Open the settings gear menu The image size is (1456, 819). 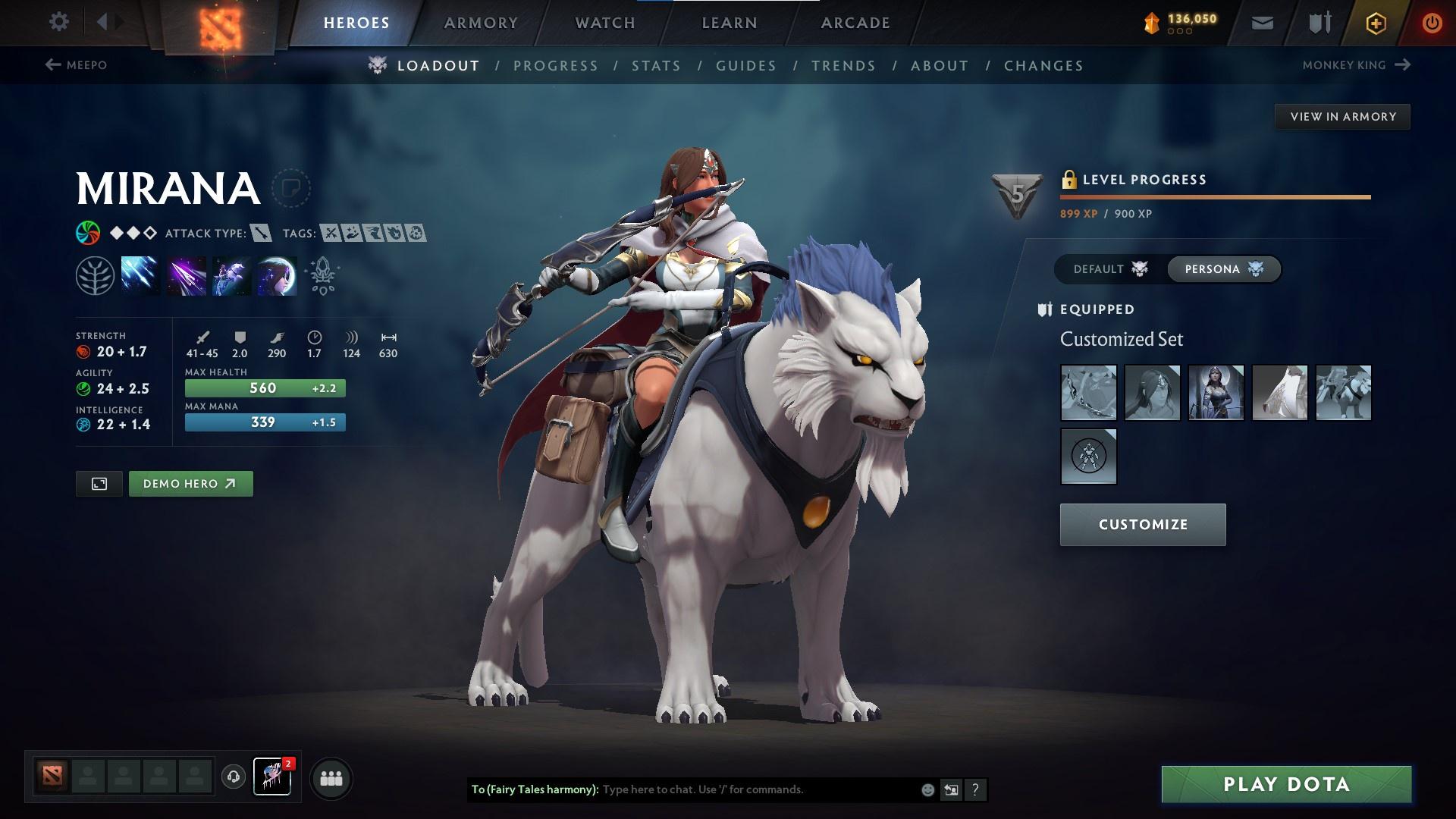[58, 22]
